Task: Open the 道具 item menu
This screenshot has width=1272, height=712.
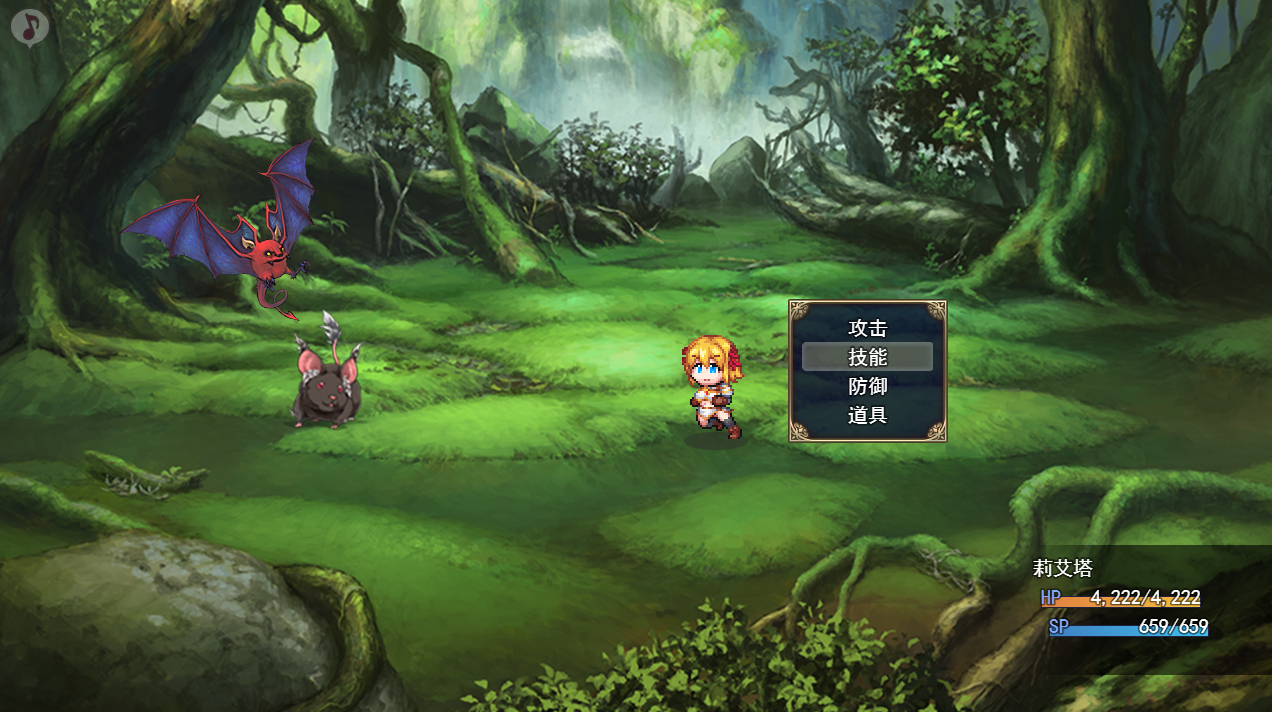Action: 867,415
